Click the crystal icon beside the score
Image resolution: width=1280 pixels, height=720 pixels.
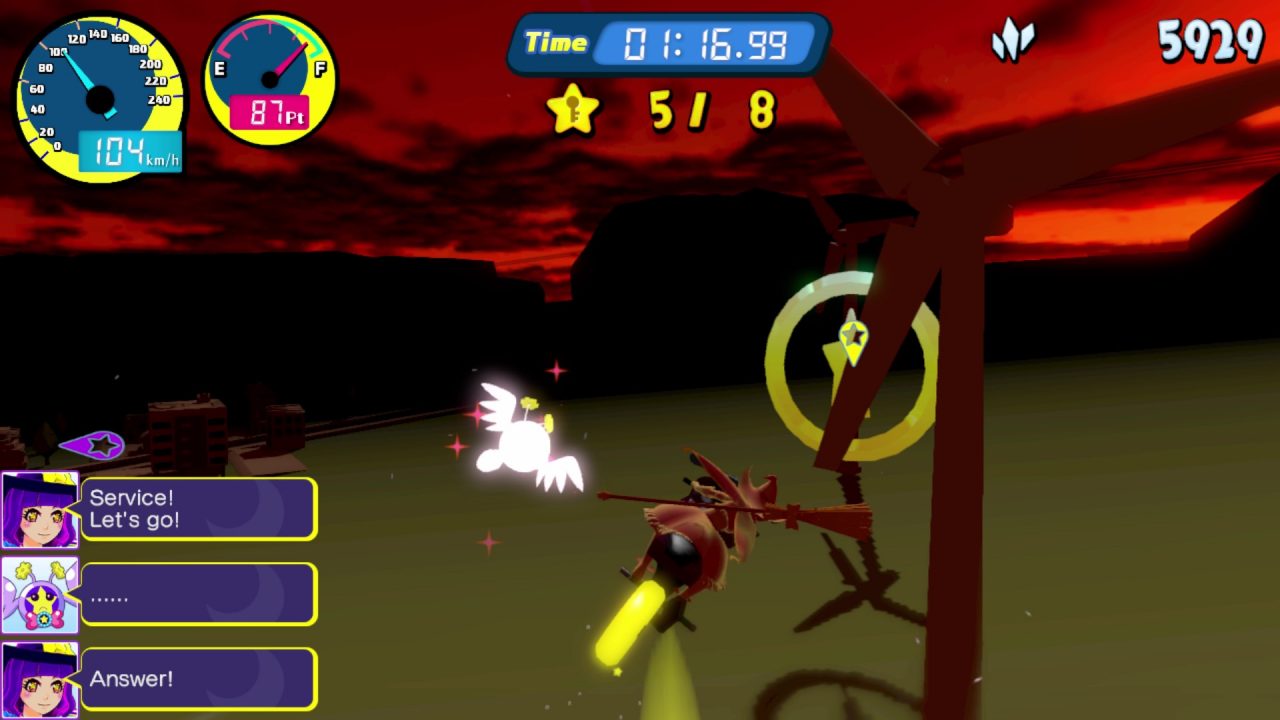pos(1011,42)
